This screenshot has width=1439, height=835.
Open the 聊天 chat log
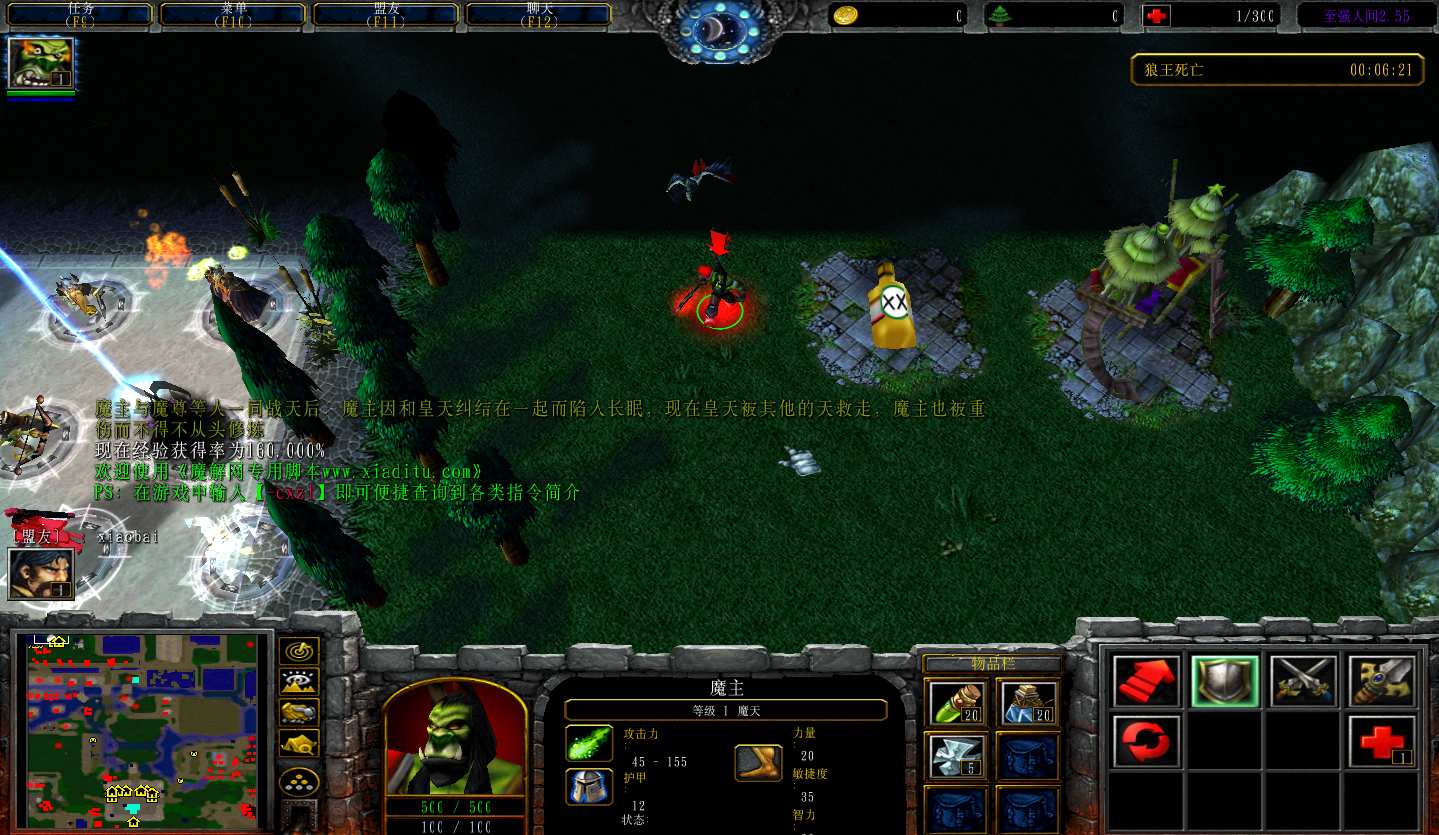tap(538, 14)
